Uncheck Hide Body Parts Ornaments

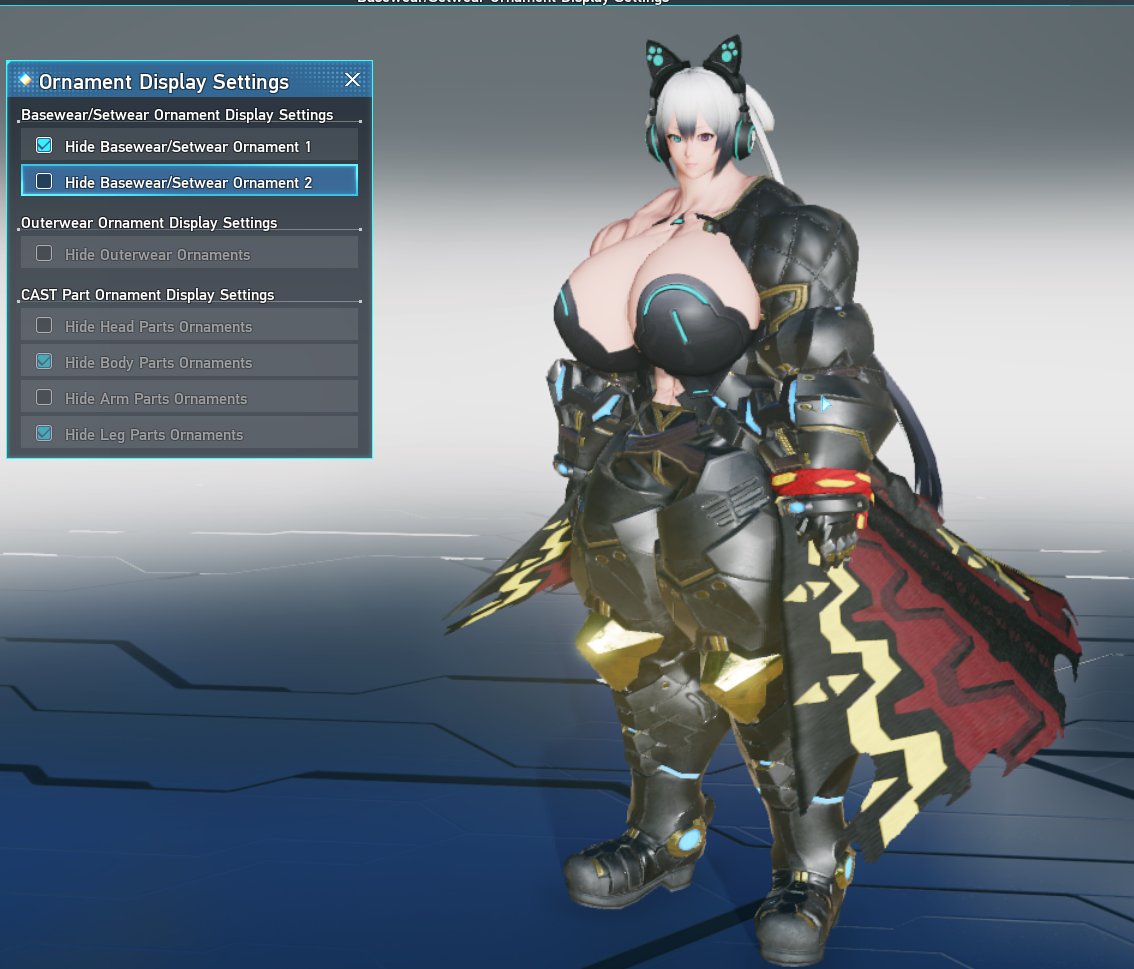point(44,362)
